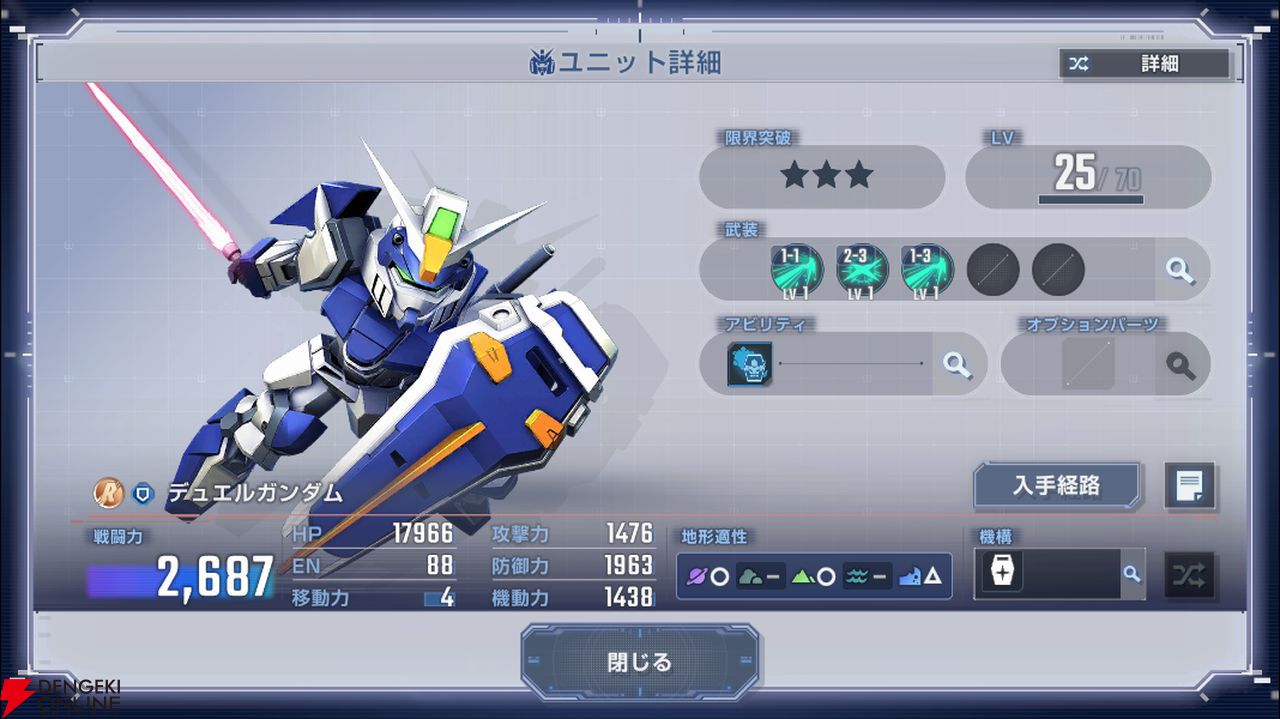Click the shuffle button beside 機構
The height and width of the screenshot is (719, 1280).
tap(1190, 575)
